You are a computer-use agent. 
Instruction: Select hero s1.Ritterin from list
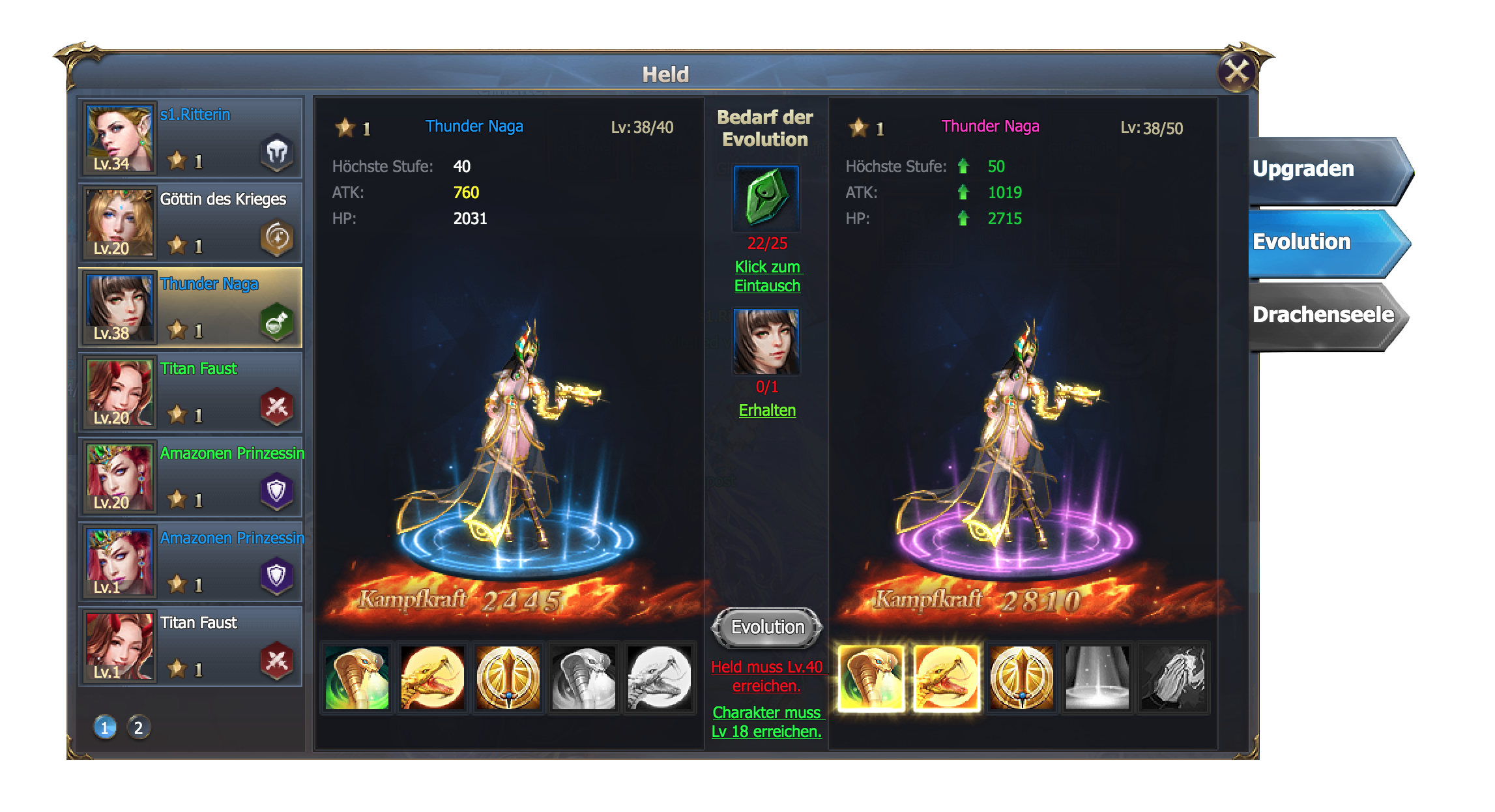pos(190,138)
